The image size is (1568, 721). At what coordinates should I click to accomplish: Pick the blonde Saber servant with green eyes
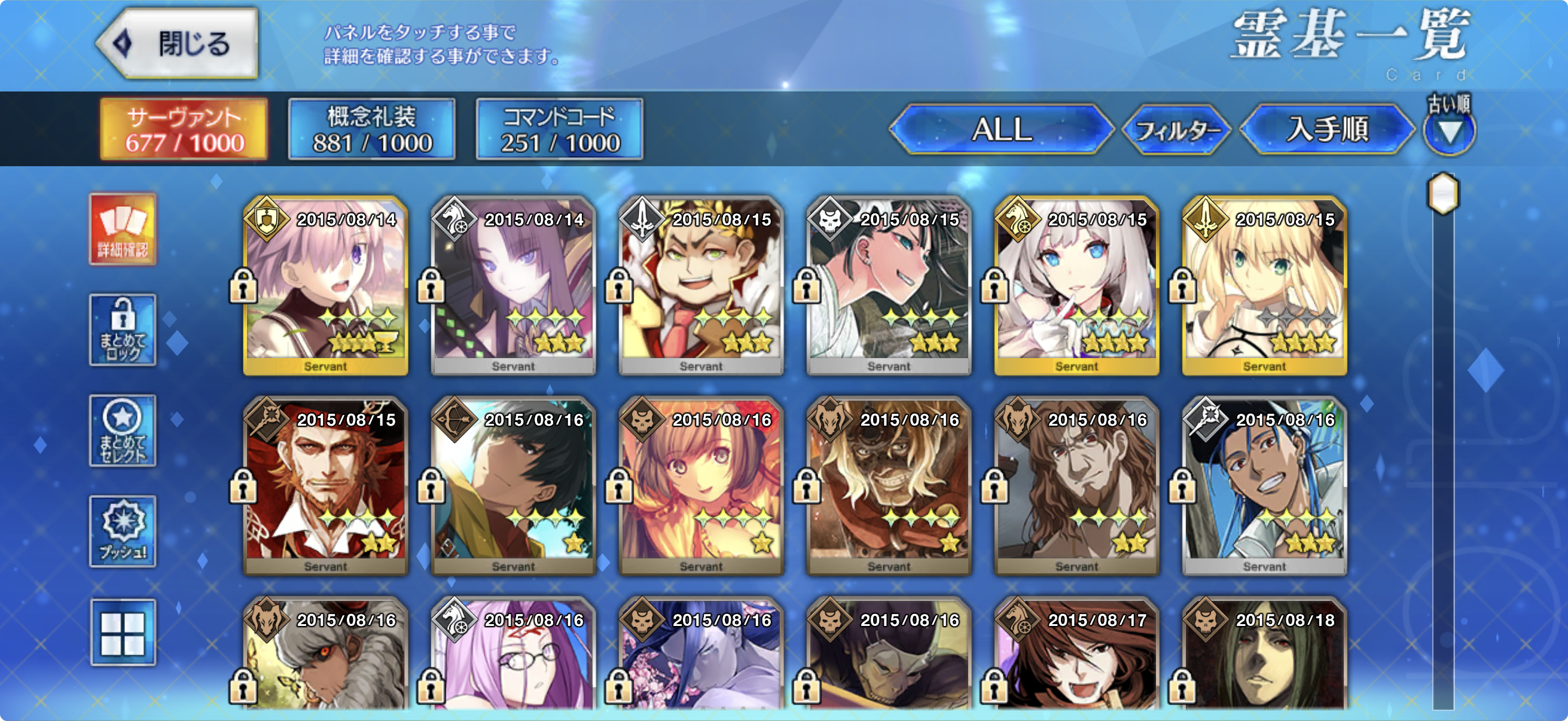click(x=1264, y=285)
